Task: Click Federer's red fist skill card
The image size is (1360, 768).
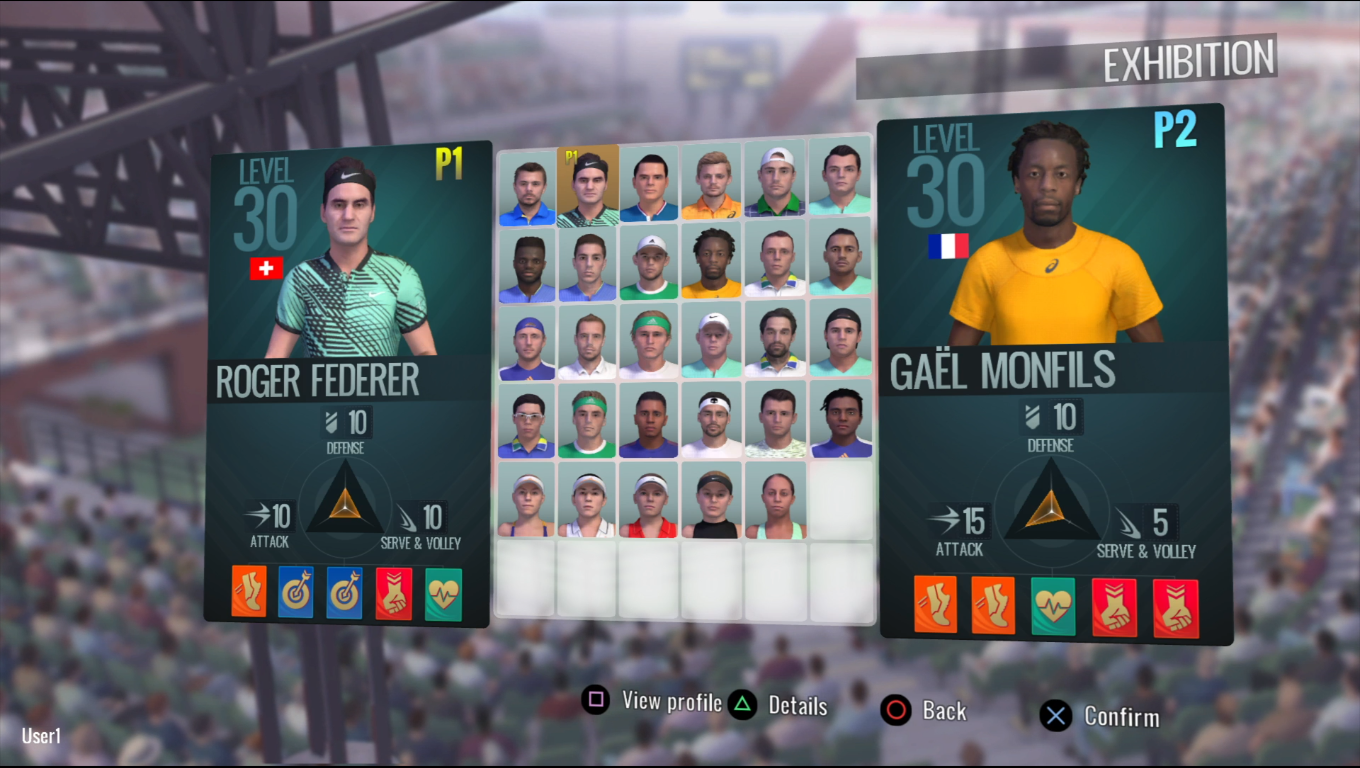Action: (394, 593)
